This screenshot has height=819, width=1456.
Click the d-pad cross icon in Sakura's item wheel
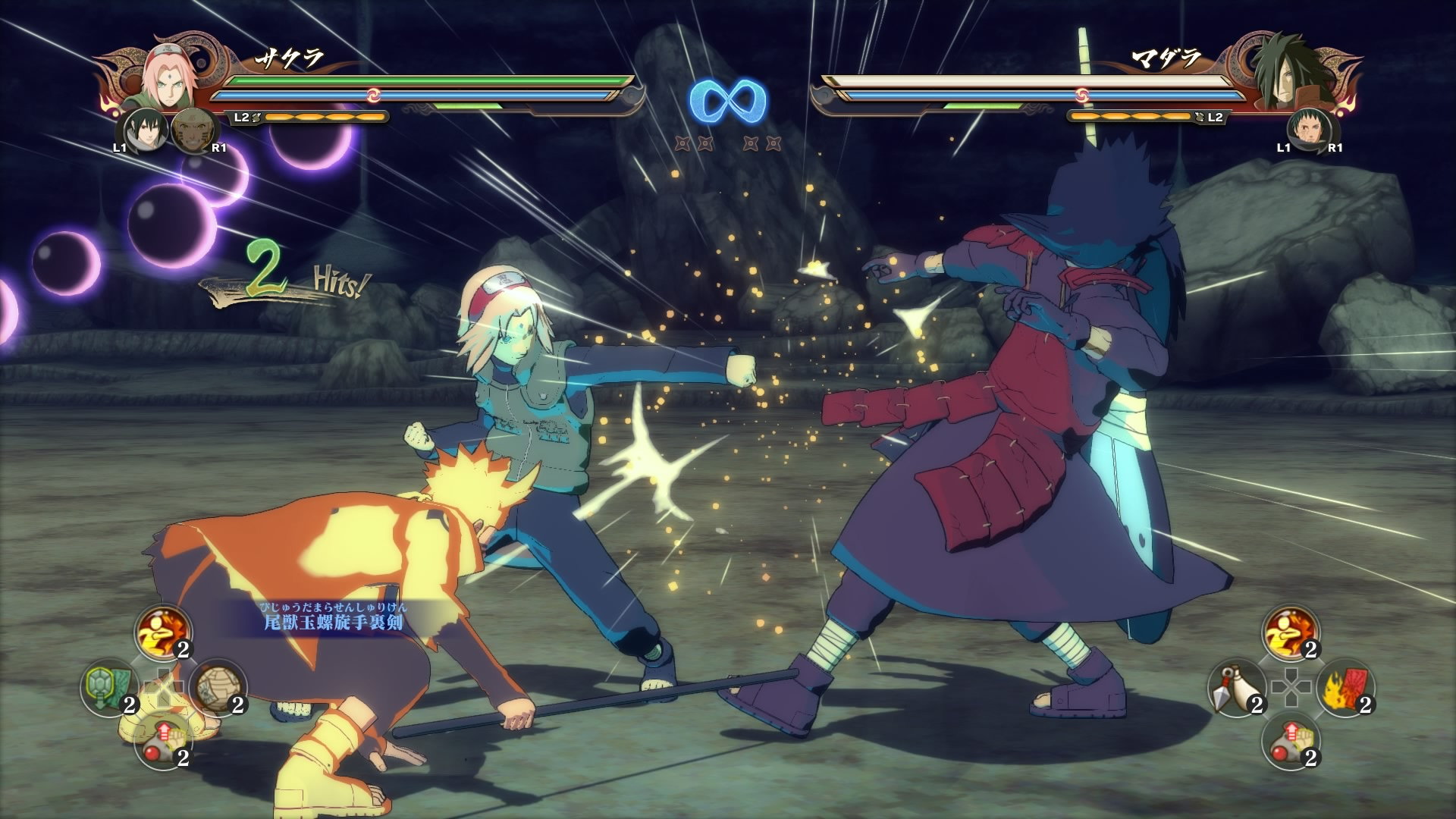coord(165,686)
